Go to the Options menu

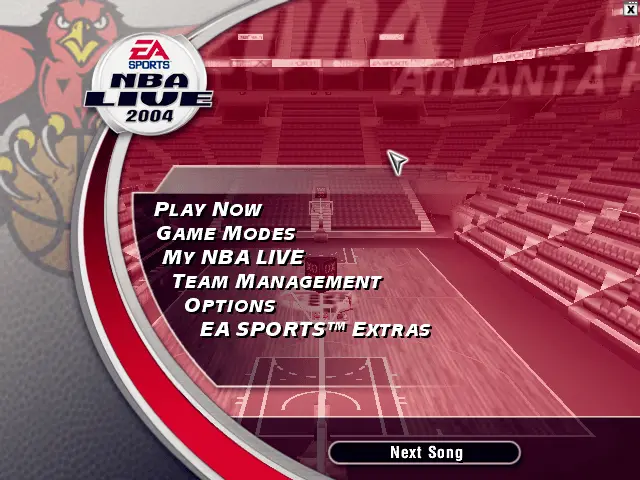(230, 305)
